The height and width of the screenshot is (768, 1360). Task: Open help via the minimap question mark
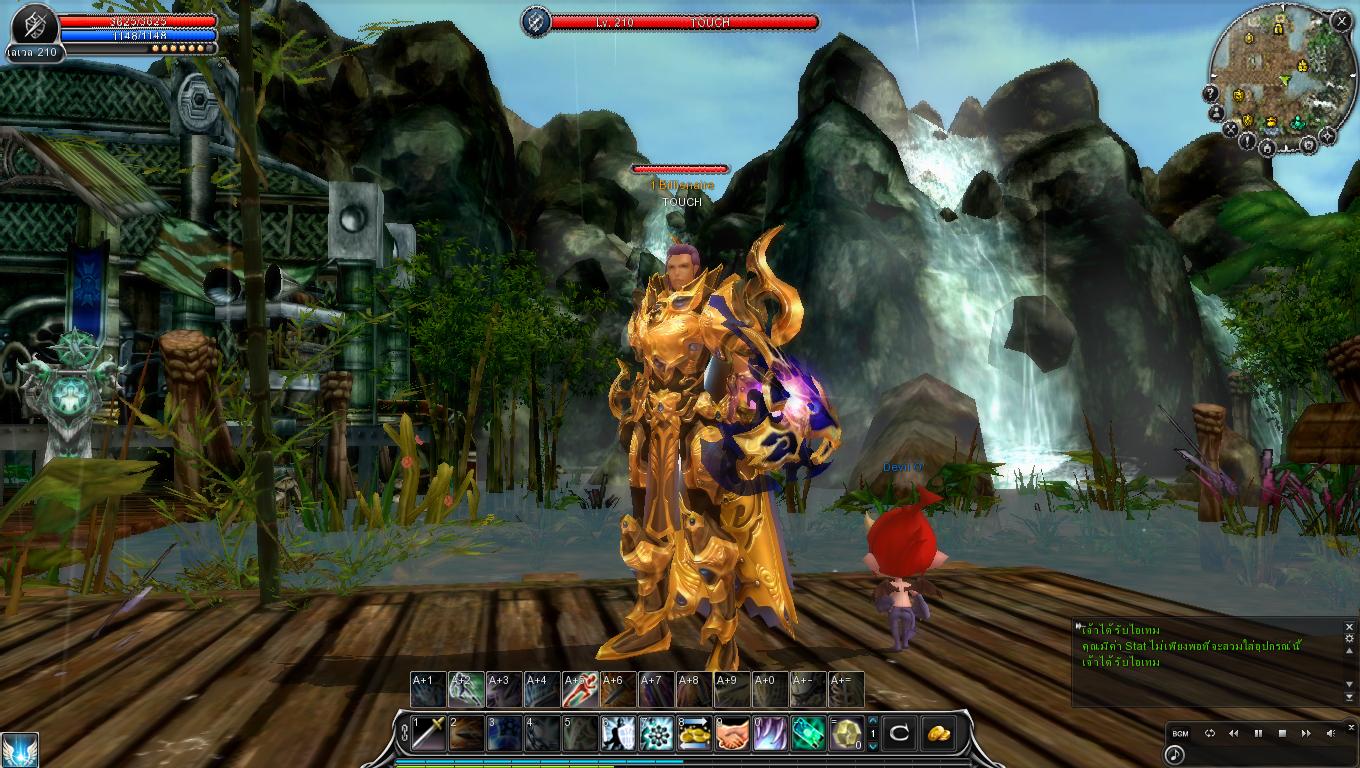click(x=1211, y=94)
